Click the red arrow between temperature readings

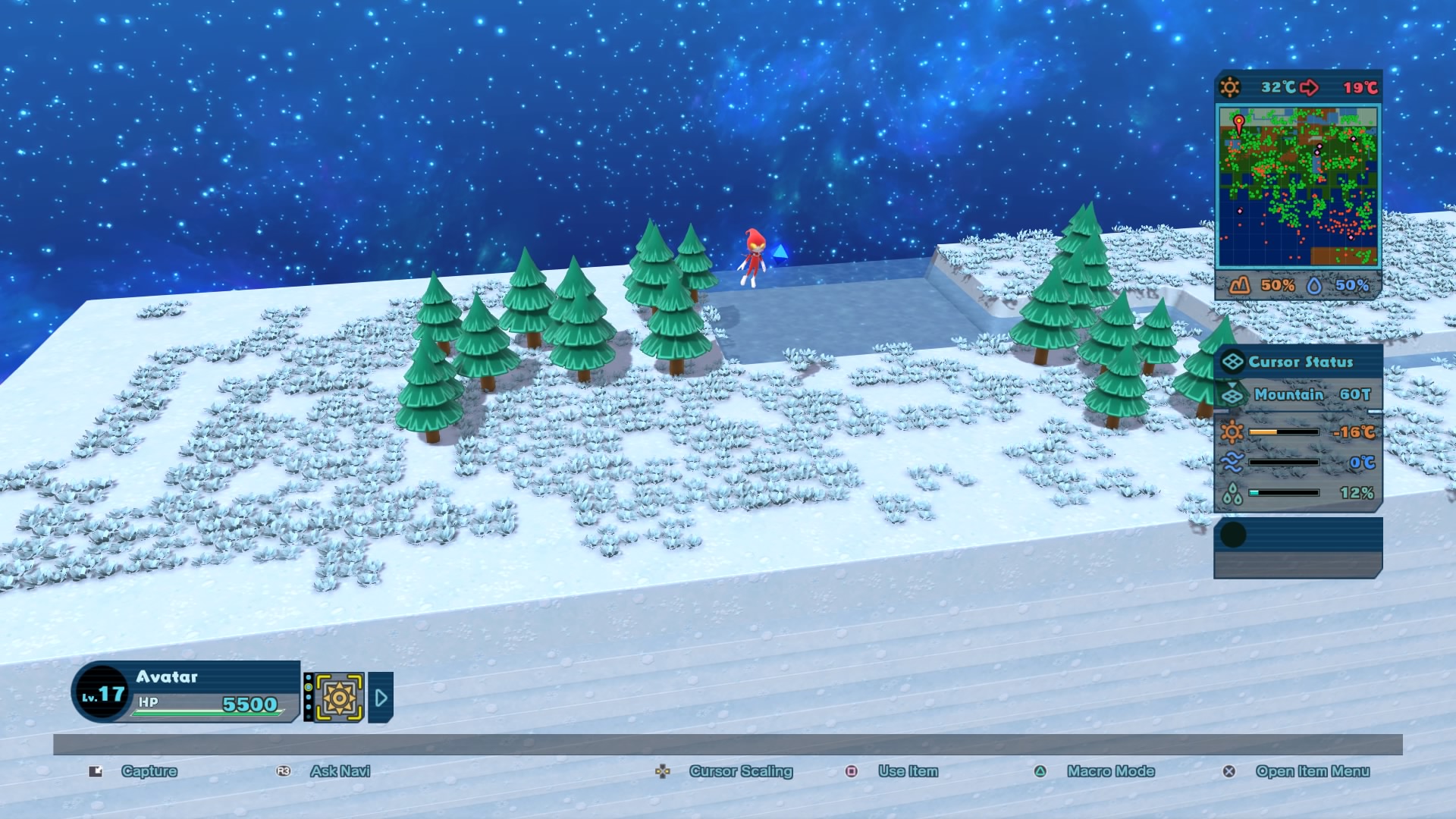[1310, 86]
